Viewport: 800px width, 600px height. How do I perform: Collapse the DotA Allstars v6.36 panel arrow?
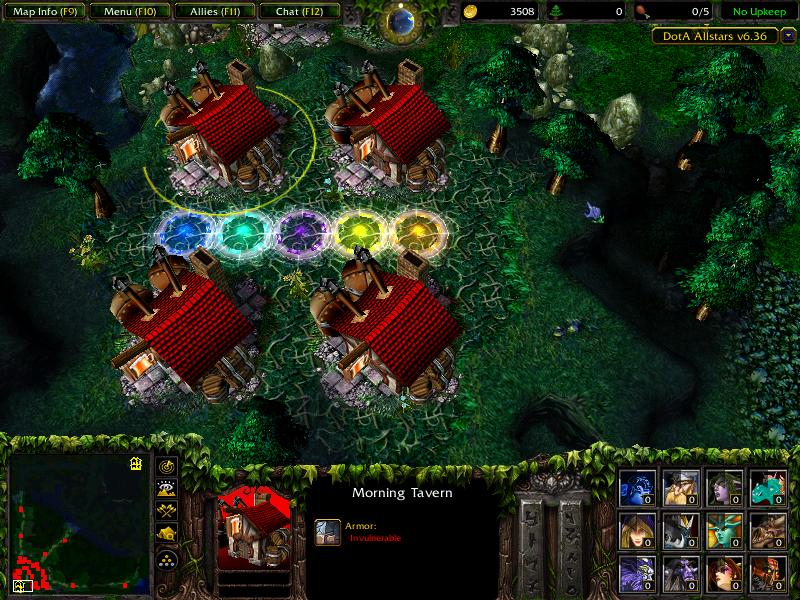789,35
